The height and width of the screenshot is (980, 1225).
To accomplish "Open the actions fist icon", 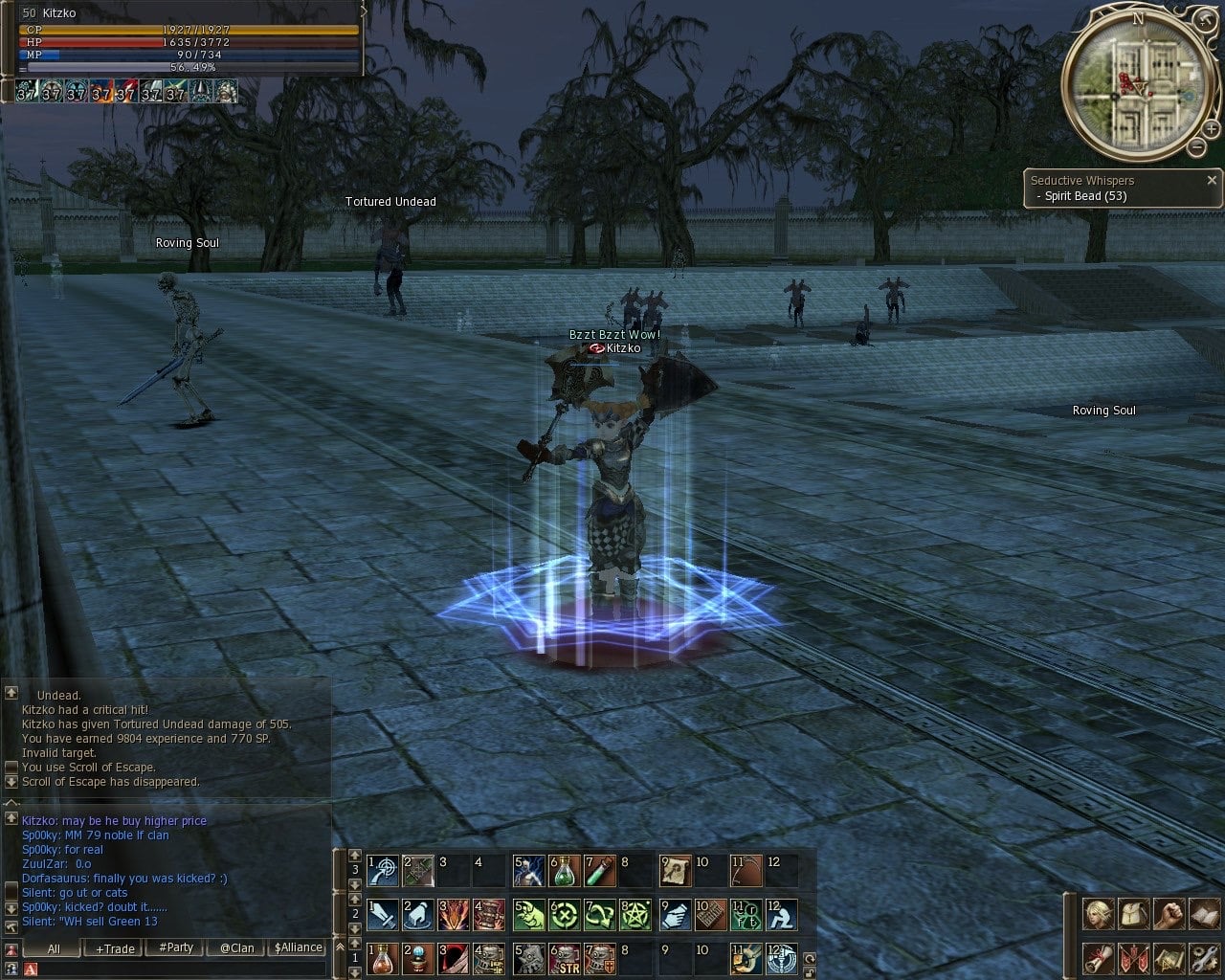I will pos(1169,914).
